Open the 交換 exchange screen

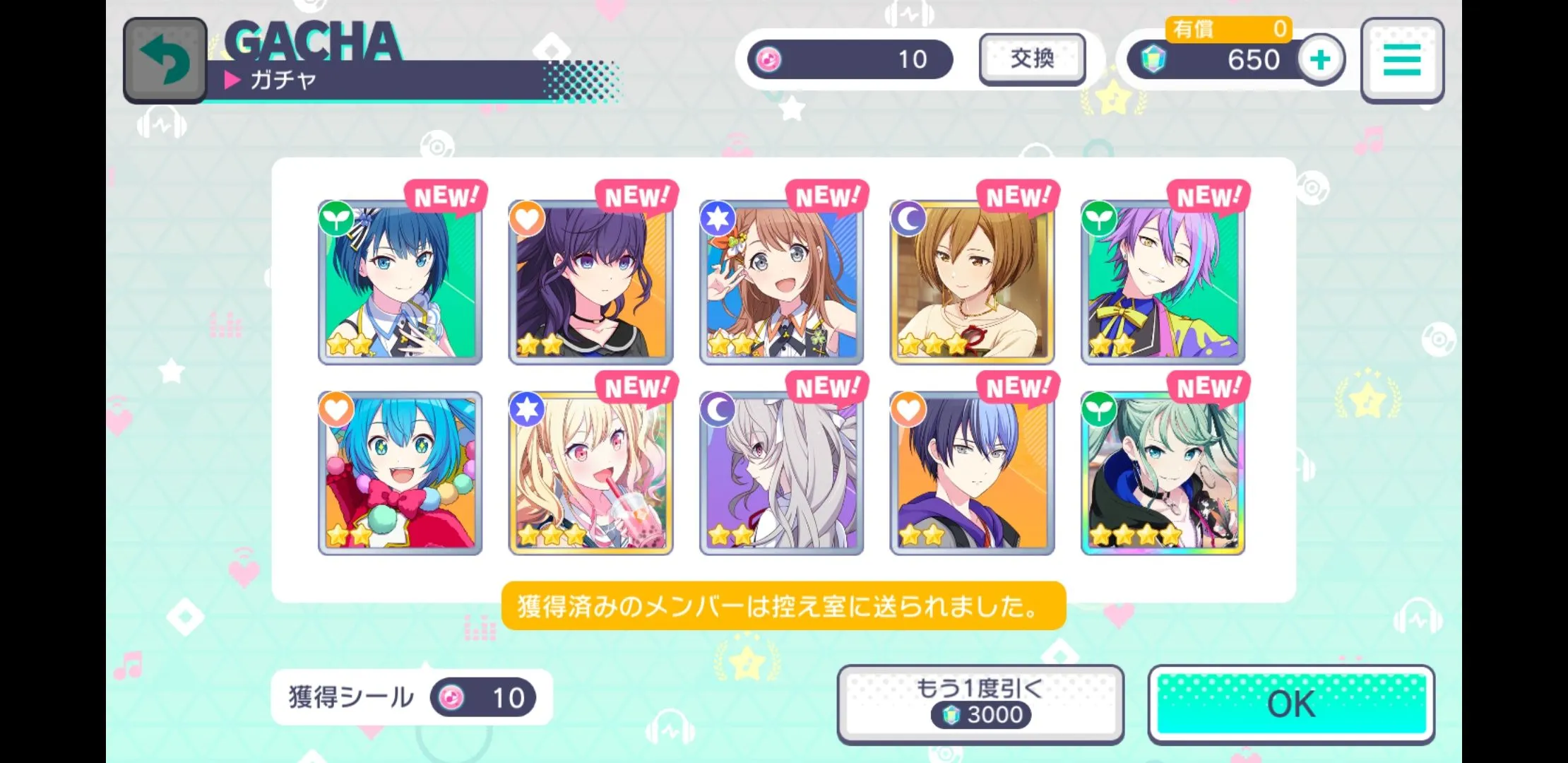click(x=1032, y=59)
